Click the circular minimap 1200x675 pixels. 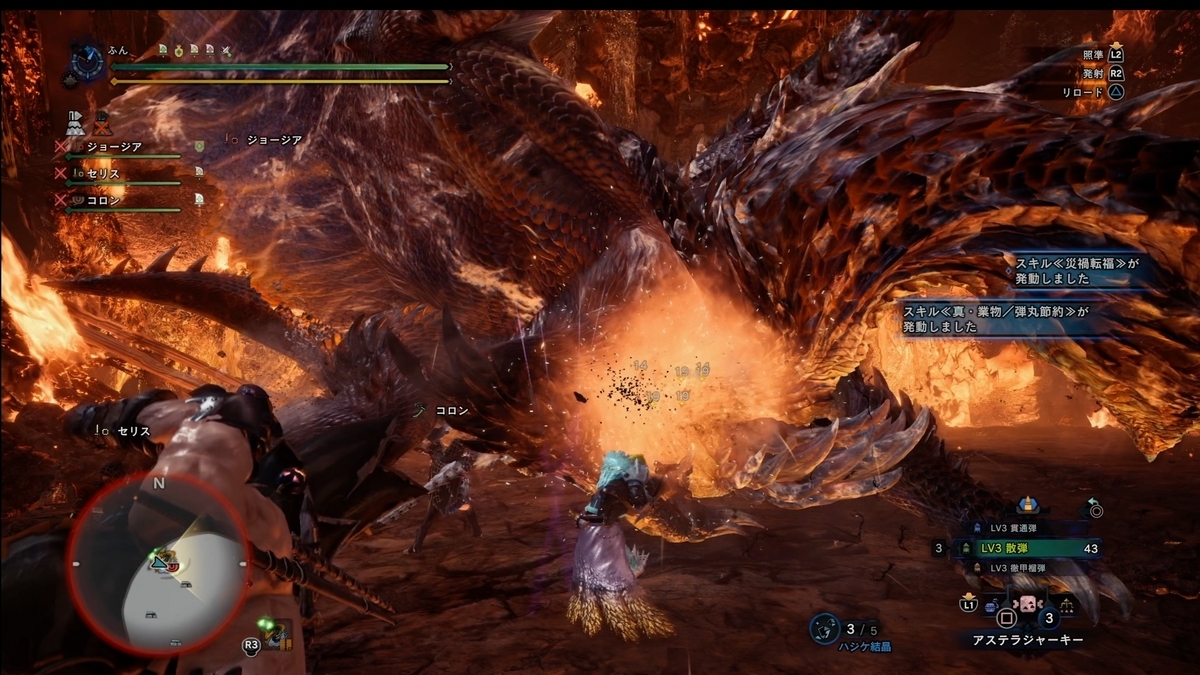pos(158,563)
